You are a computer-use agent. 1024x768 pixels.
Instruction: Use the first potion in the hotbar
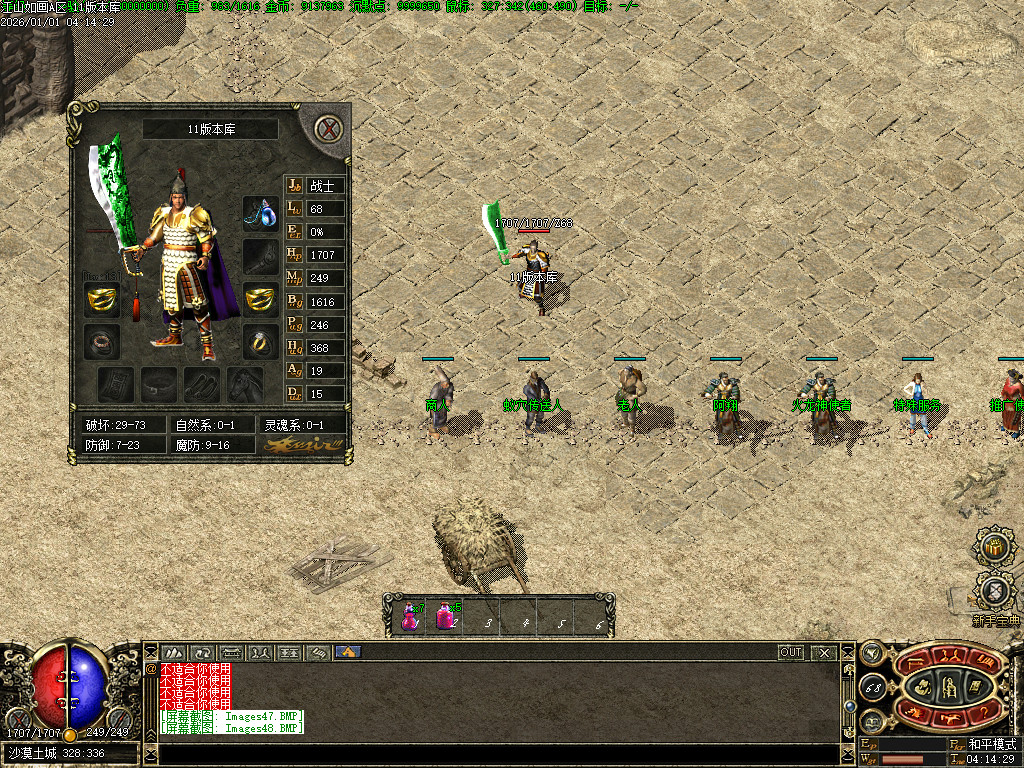(410, 616)
